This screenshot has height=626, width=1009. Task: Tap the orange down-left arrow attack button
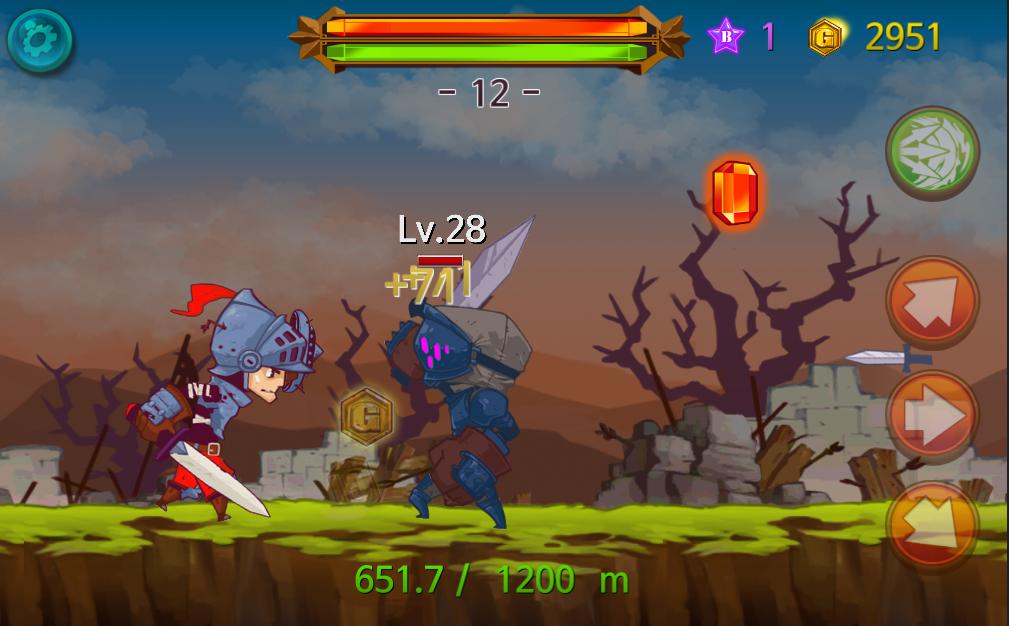pos(932,525)
